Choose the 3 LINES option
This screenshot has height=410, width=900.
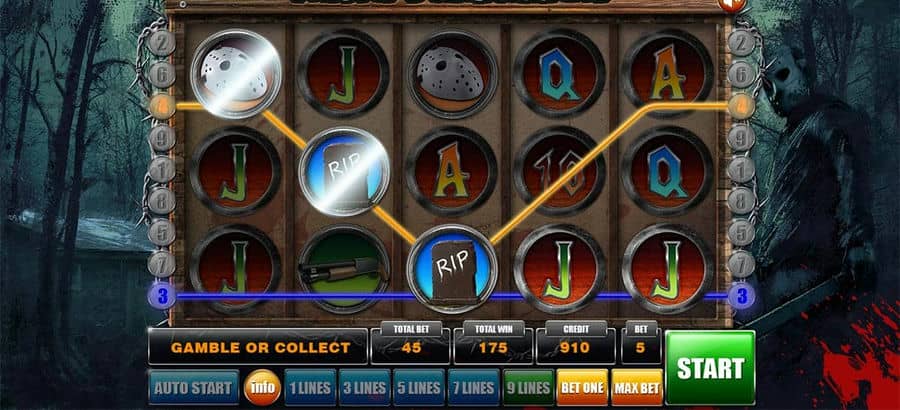[362, 387]
